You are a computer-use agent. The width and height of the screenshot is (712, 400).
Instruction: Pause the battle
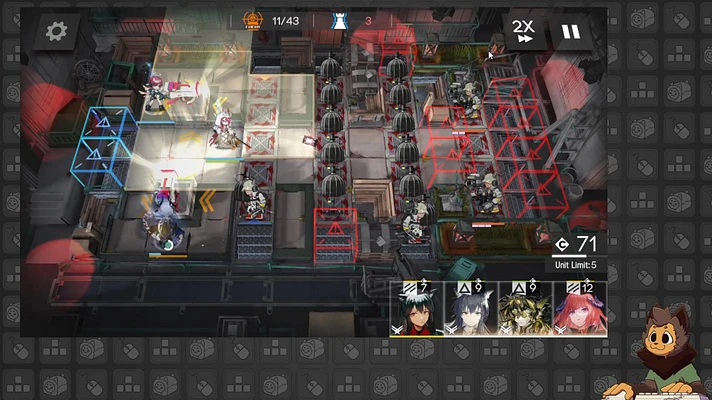pyautogui.click(x=570, y=31)
